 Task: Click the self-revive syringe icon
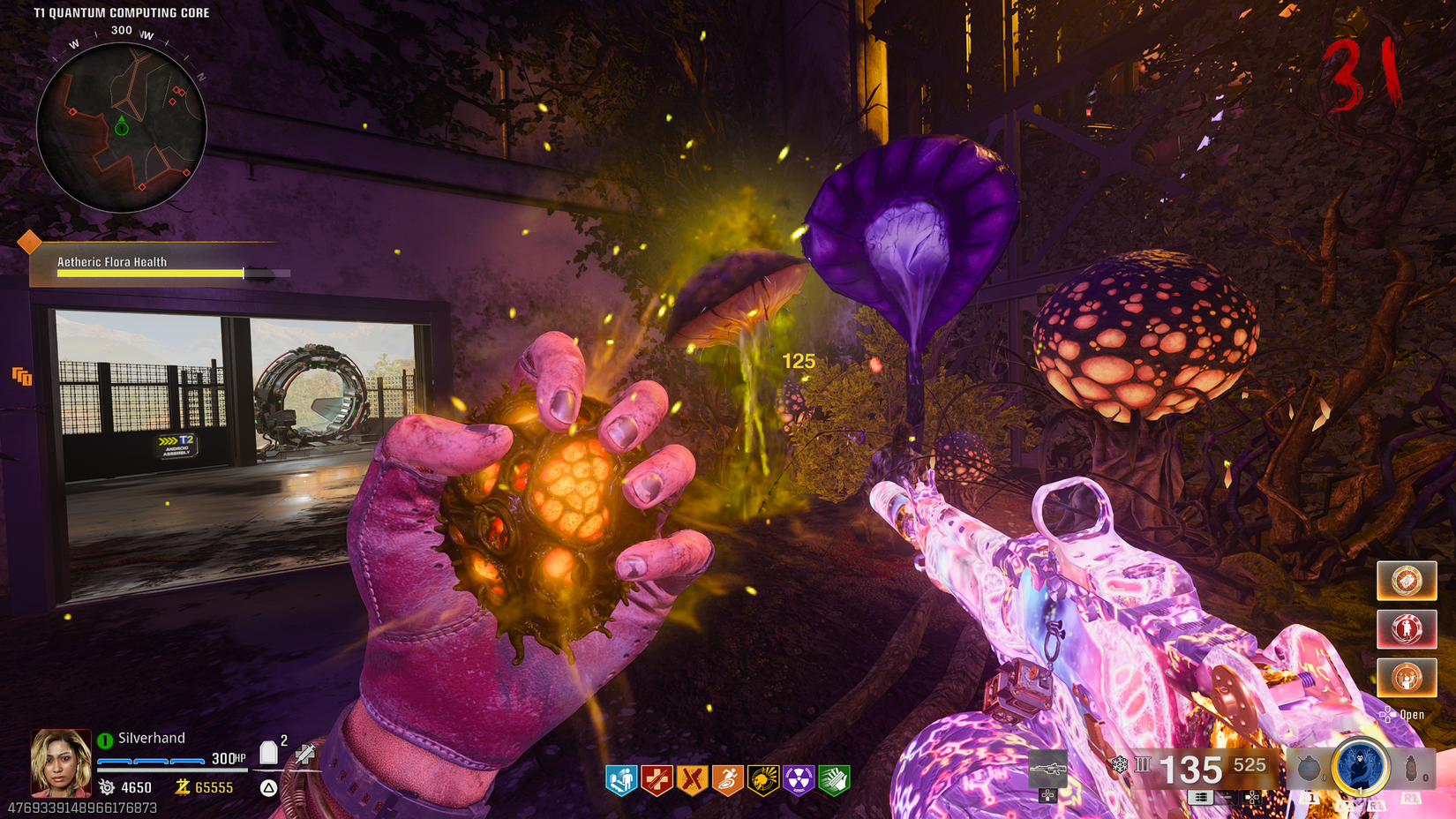(305, 753)
